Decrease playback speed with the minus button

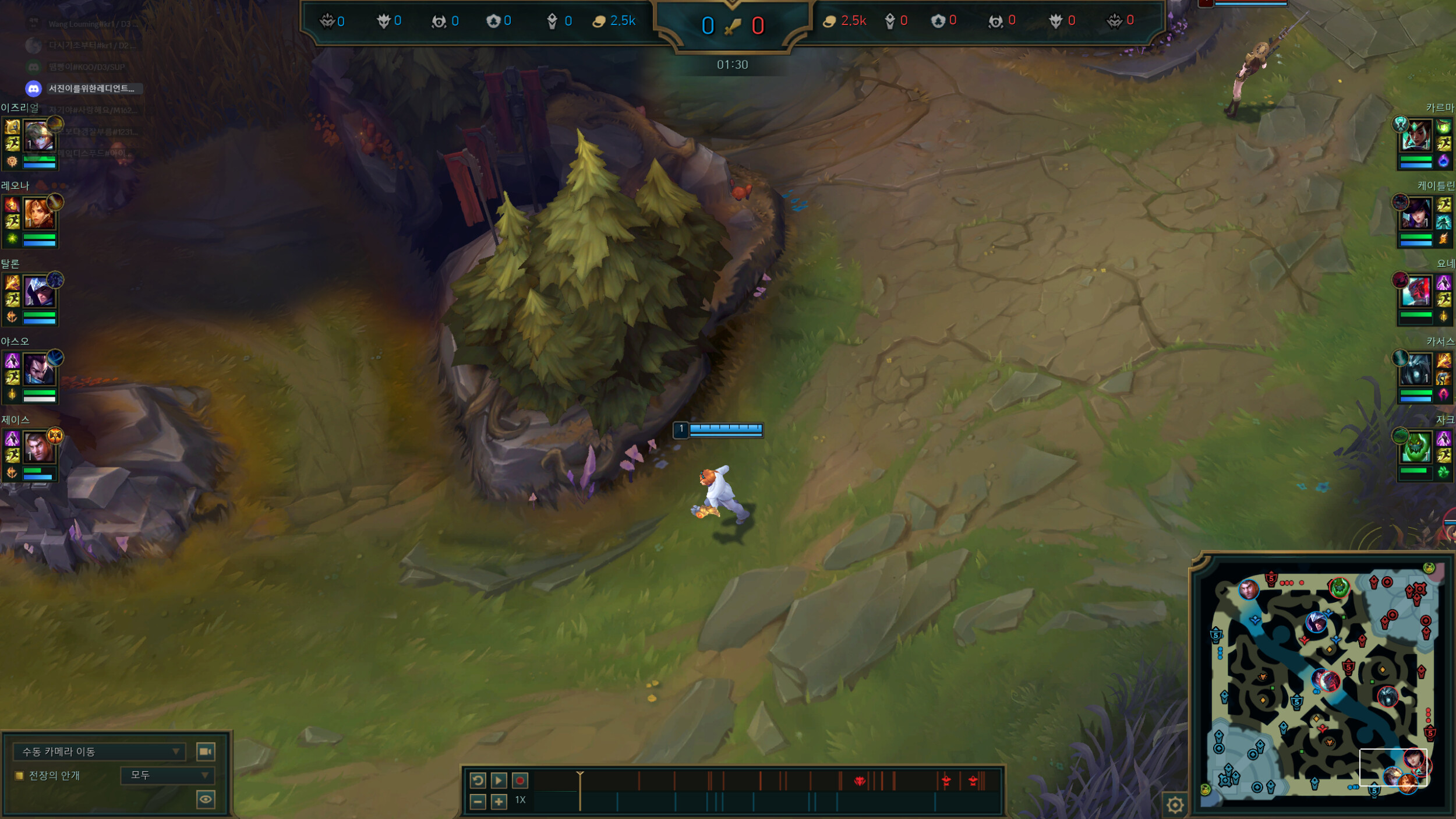(478, 802)
